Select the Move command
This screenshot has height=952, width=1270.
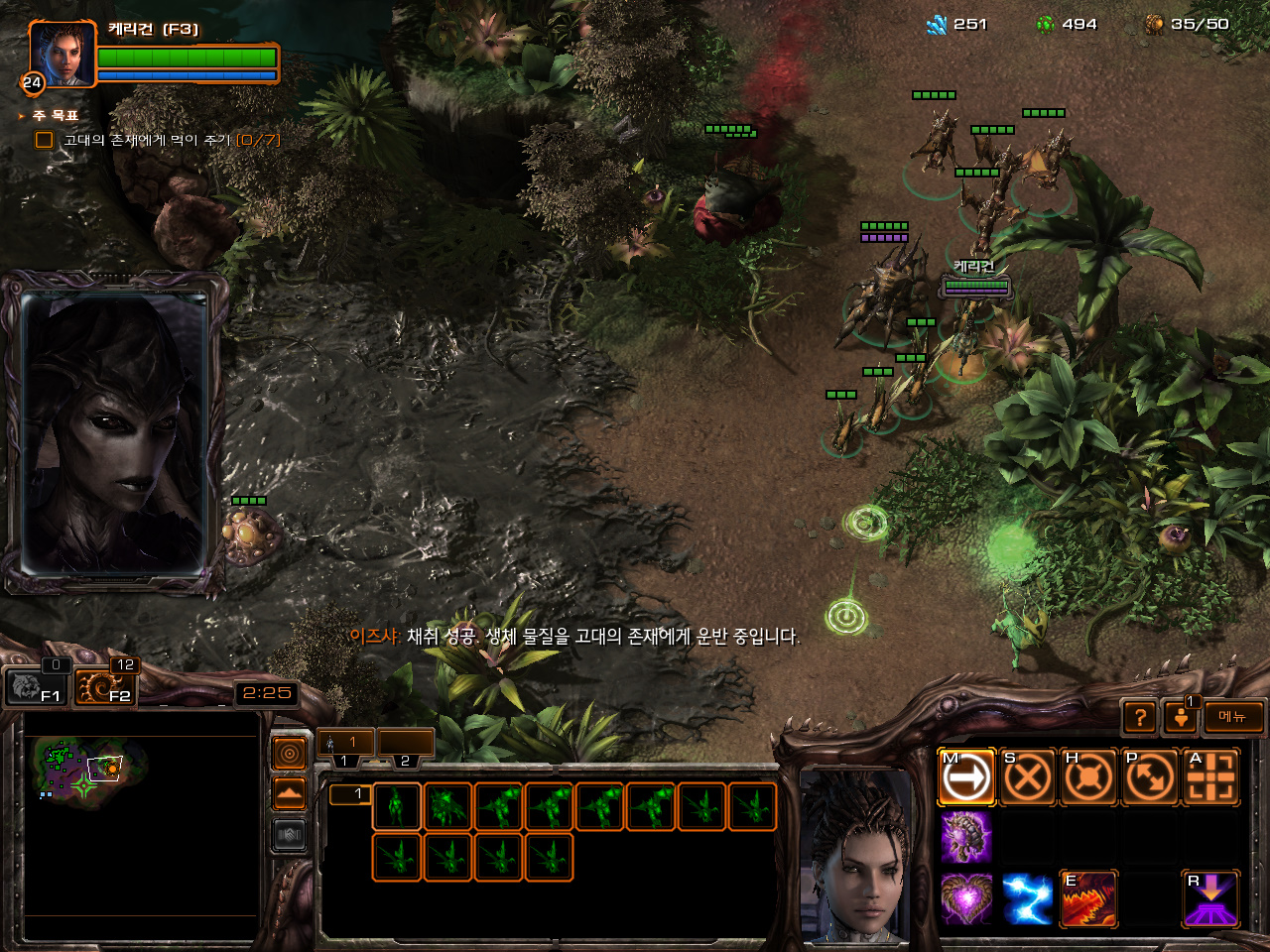click(x=965, y=777)
